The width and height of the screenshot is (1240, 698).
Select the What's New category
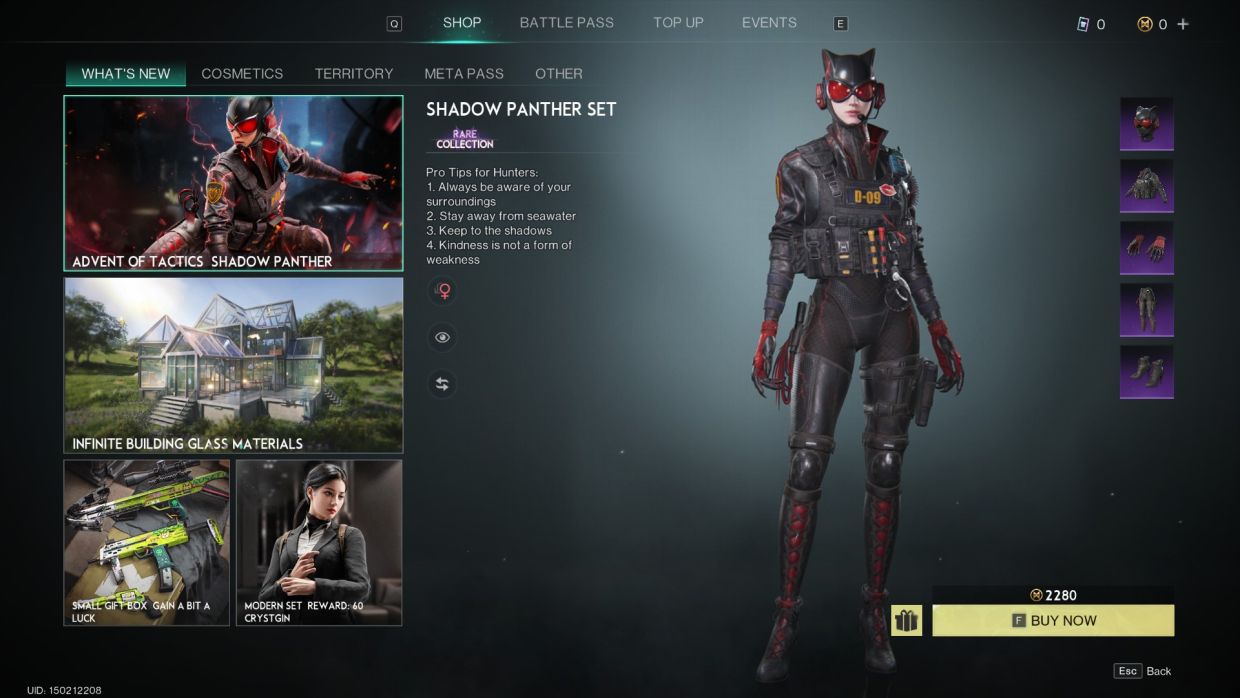click(126, 74)
